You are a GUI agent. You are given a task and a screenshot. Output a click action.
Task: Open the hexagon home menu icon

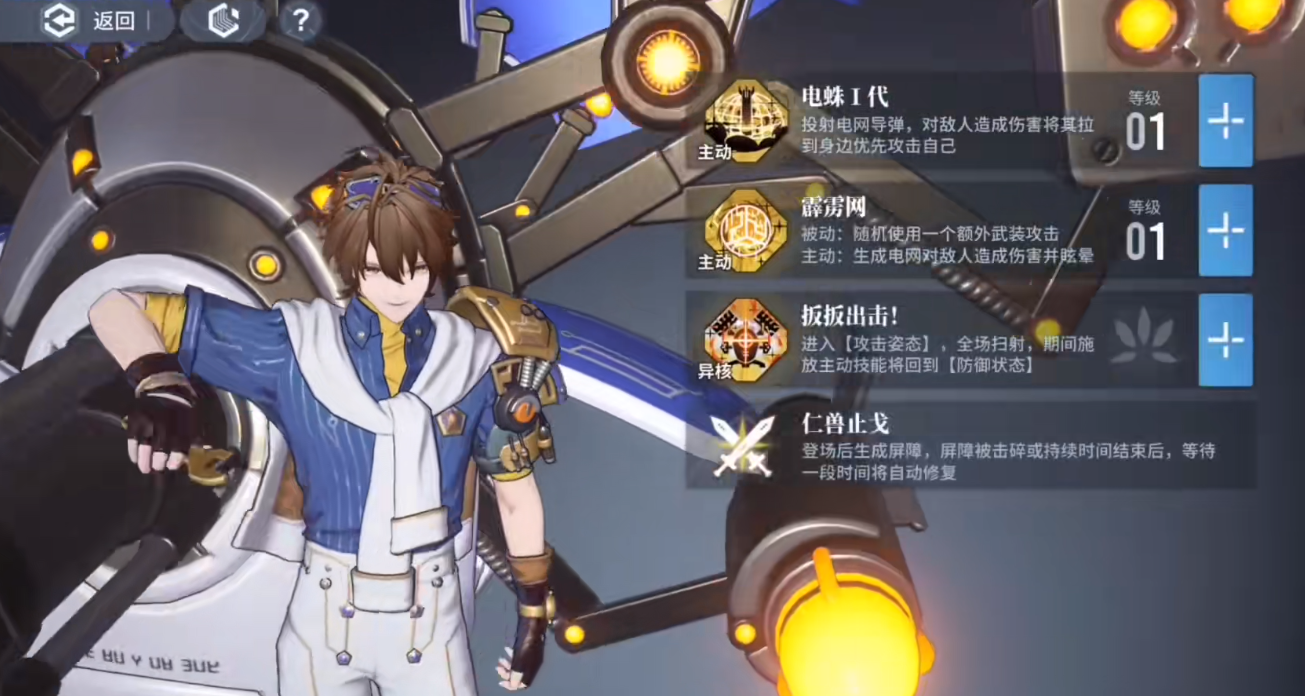point(222,21)
